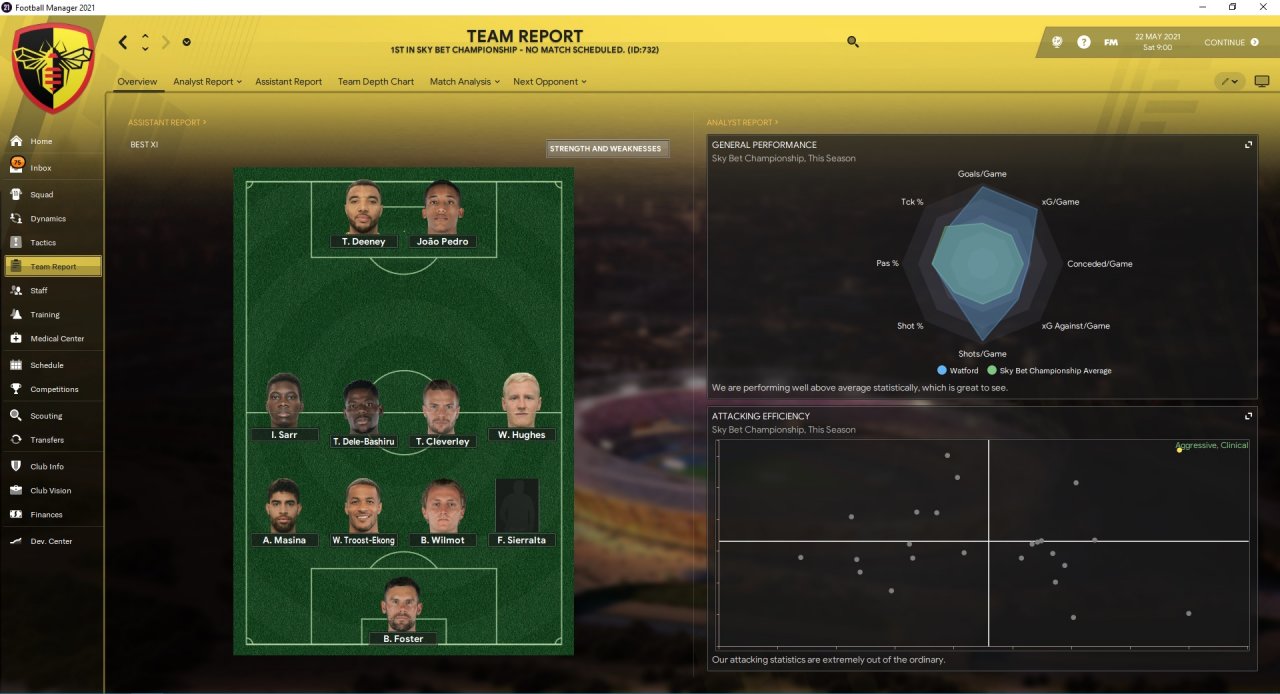
Task: Go to the Tactics screen
Action: pyautogui.click(x=43, y=242)
